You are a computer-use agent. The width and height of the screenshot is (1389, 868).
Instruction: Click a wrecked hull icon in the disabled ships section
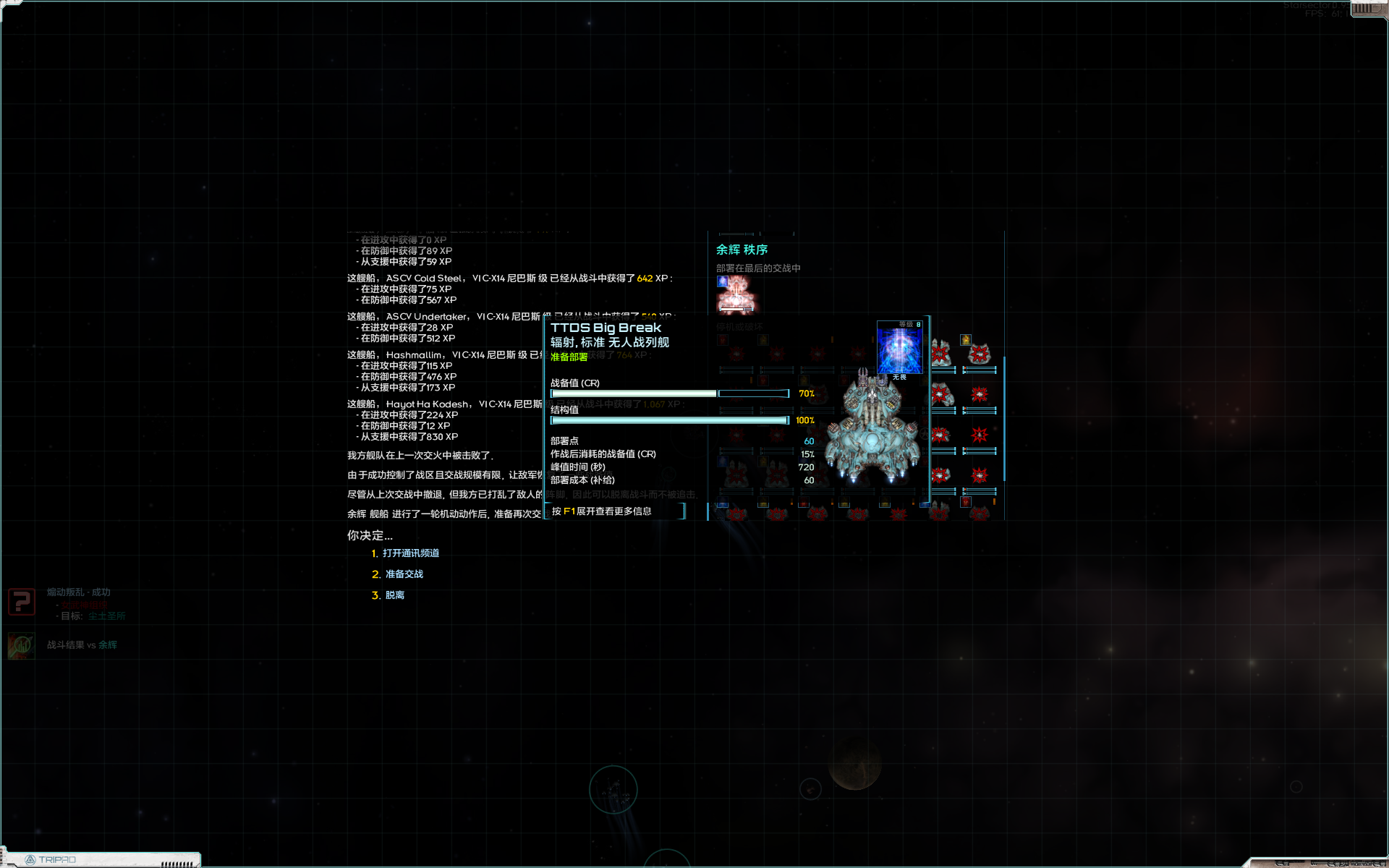tap(941, 354)
